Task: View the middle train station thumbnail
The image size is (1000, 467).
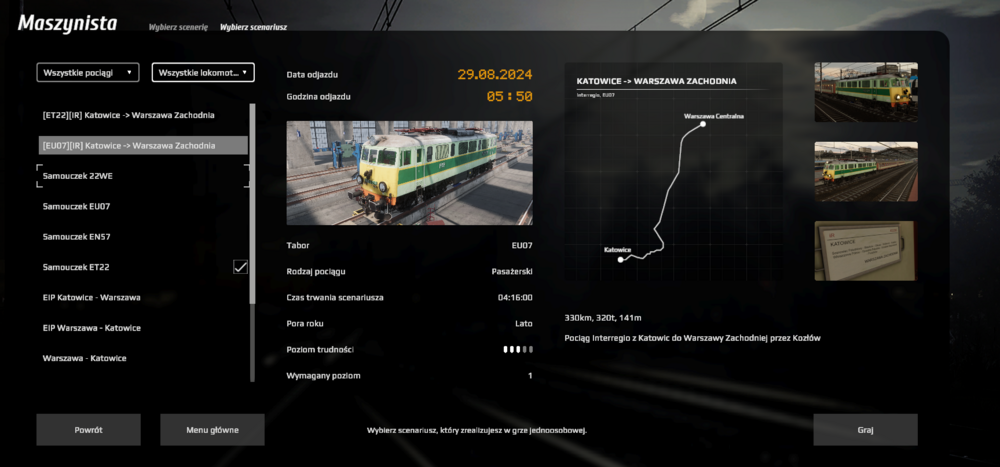Action: (x=866, y=171)
